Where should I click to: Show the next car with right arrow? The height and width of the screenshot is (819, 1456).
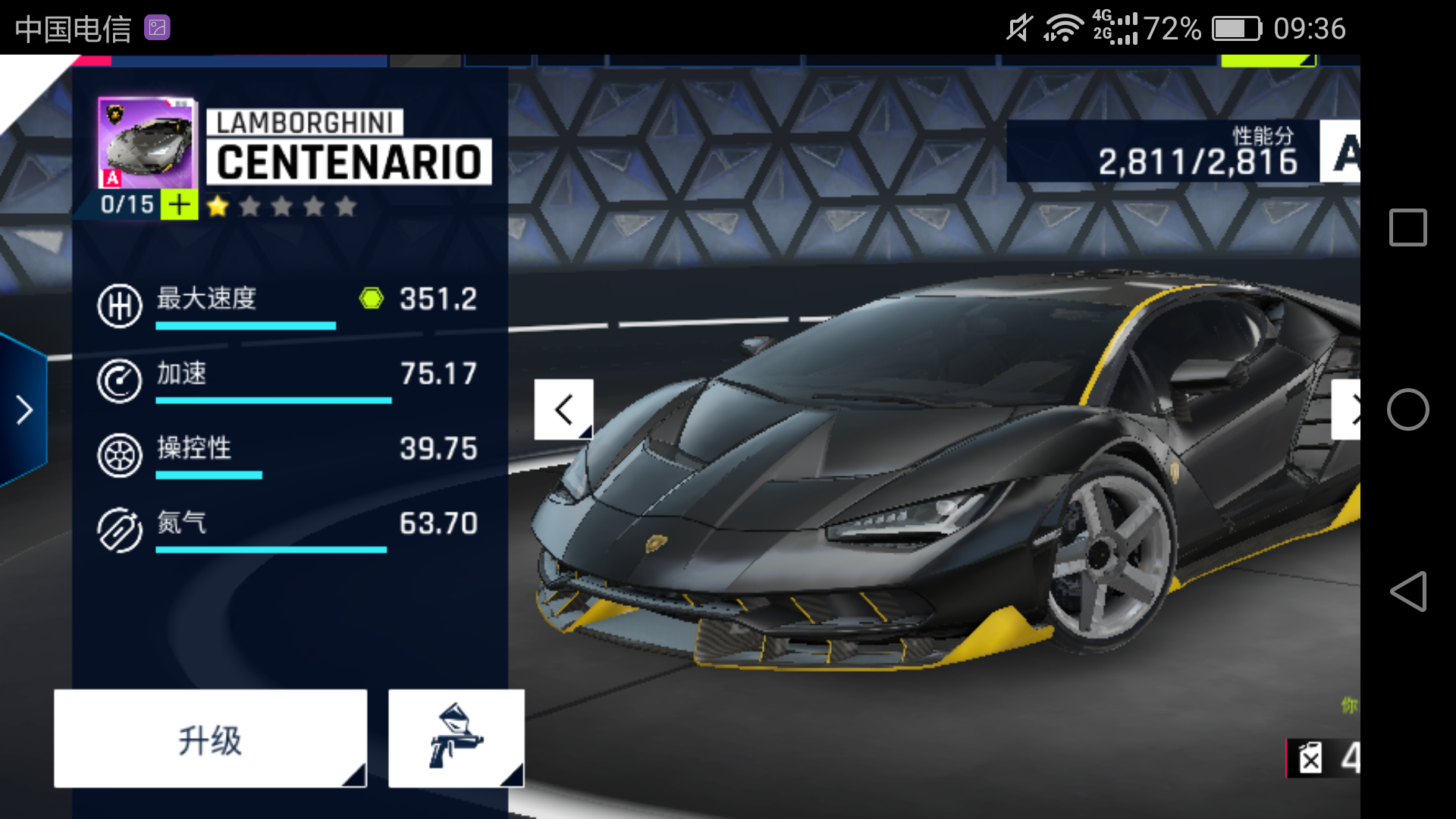click(1347, 409)
